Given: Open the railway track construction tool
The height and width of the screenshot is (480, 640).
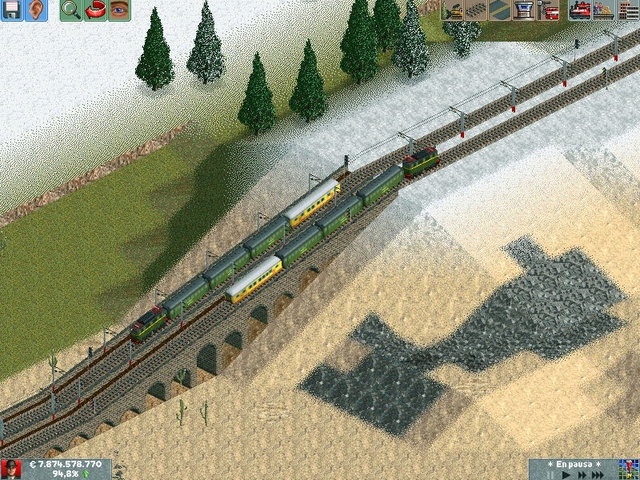Looking at the screenshot, I should (x=477, y=11).
